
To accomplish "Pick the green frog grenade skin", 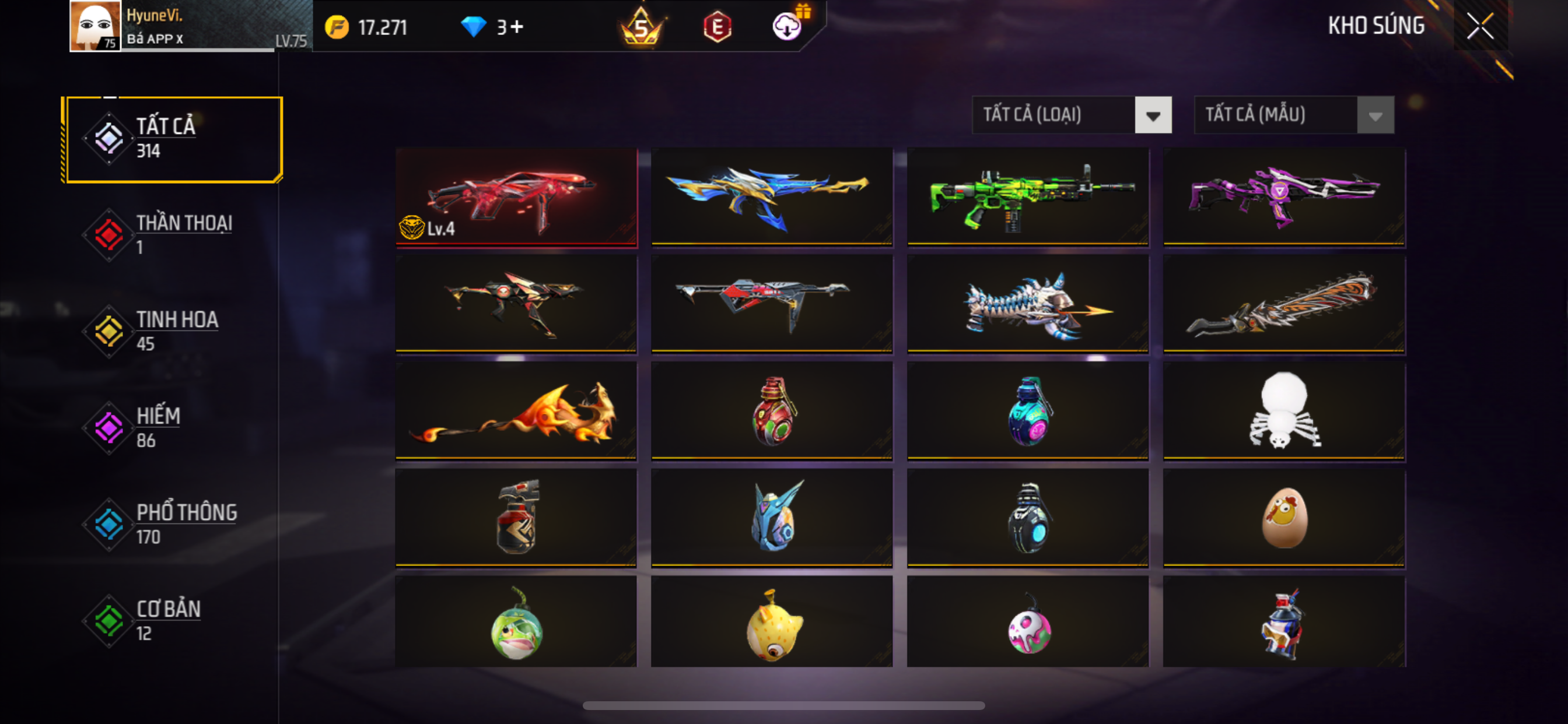I will [x=516, y=623].
